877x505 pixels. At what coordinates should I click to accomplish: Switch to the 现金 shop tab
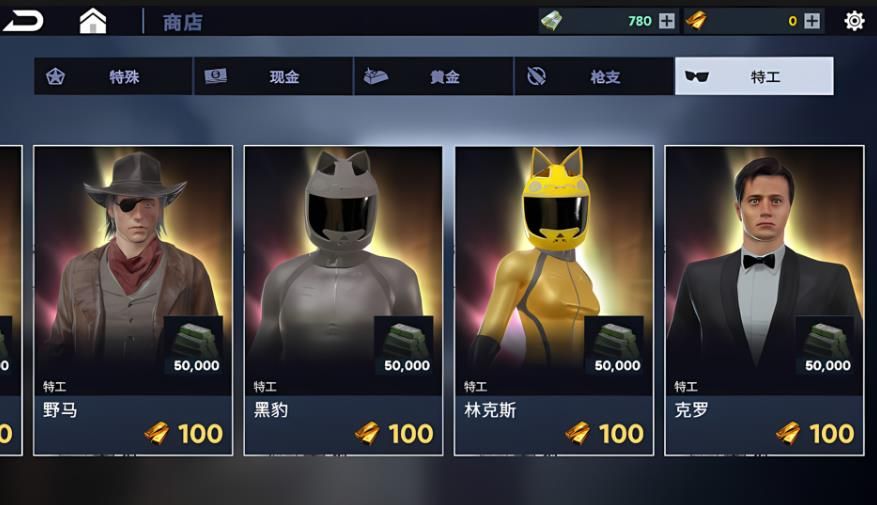(x=273, y=77)
